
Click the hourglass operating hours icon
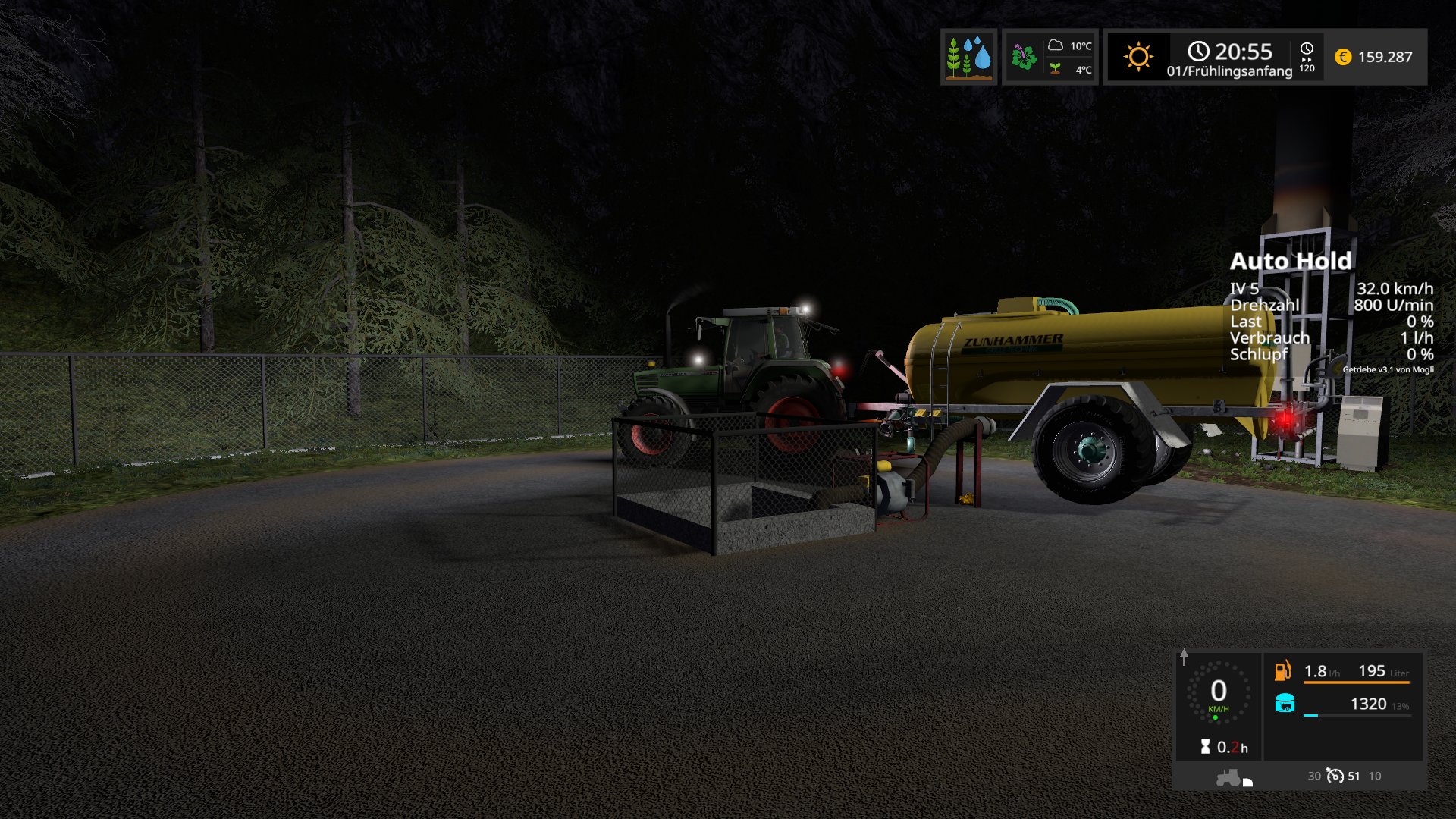[x=1205, y=747]
